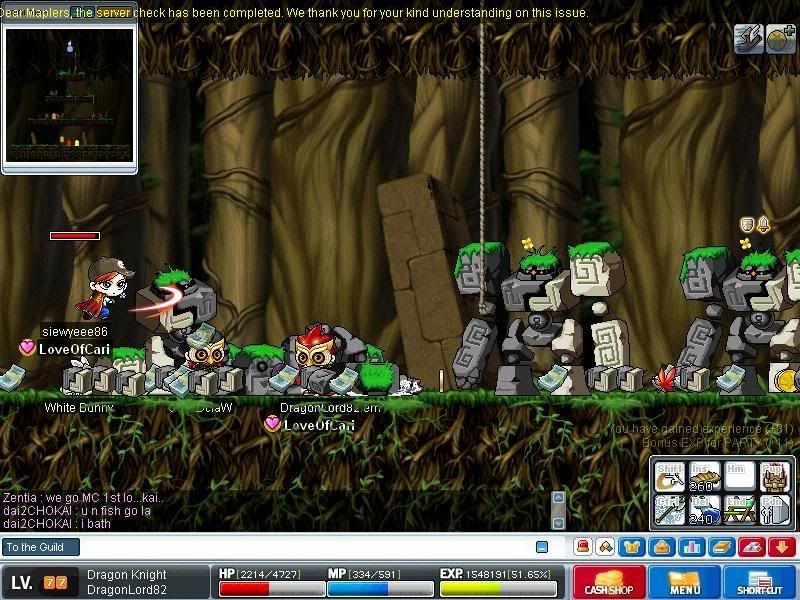Click the red down-arrow button

coord(781,547)
